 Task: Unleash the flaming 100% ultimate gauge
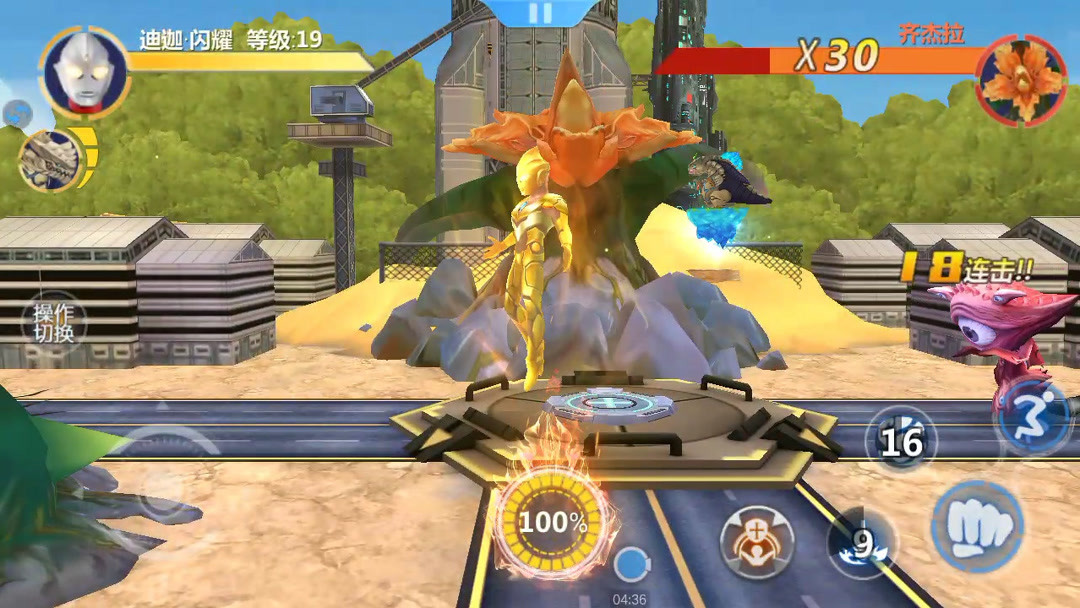552,522
